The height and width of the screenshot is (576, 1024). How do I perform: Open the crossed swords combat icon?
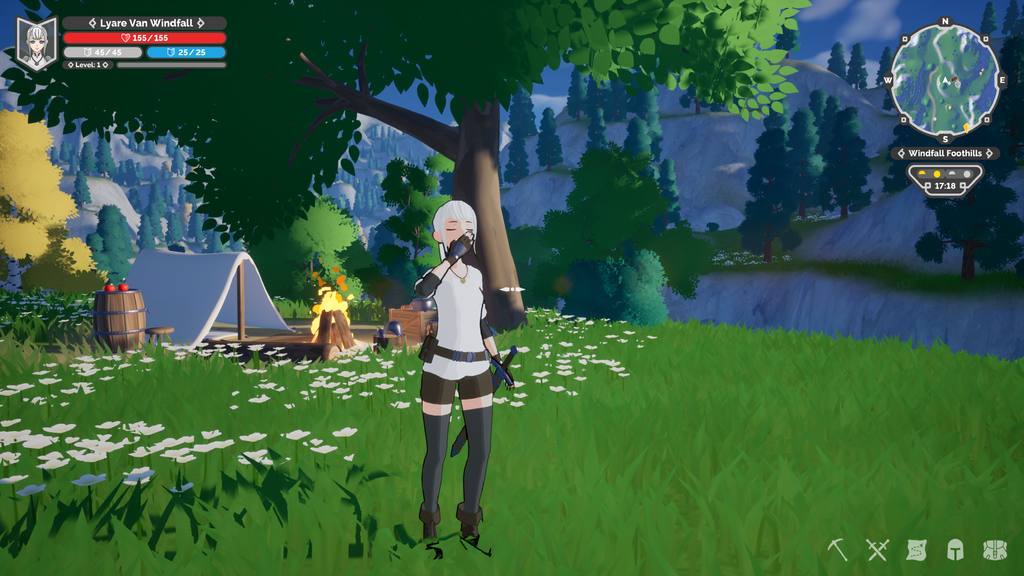click(878, 549)
